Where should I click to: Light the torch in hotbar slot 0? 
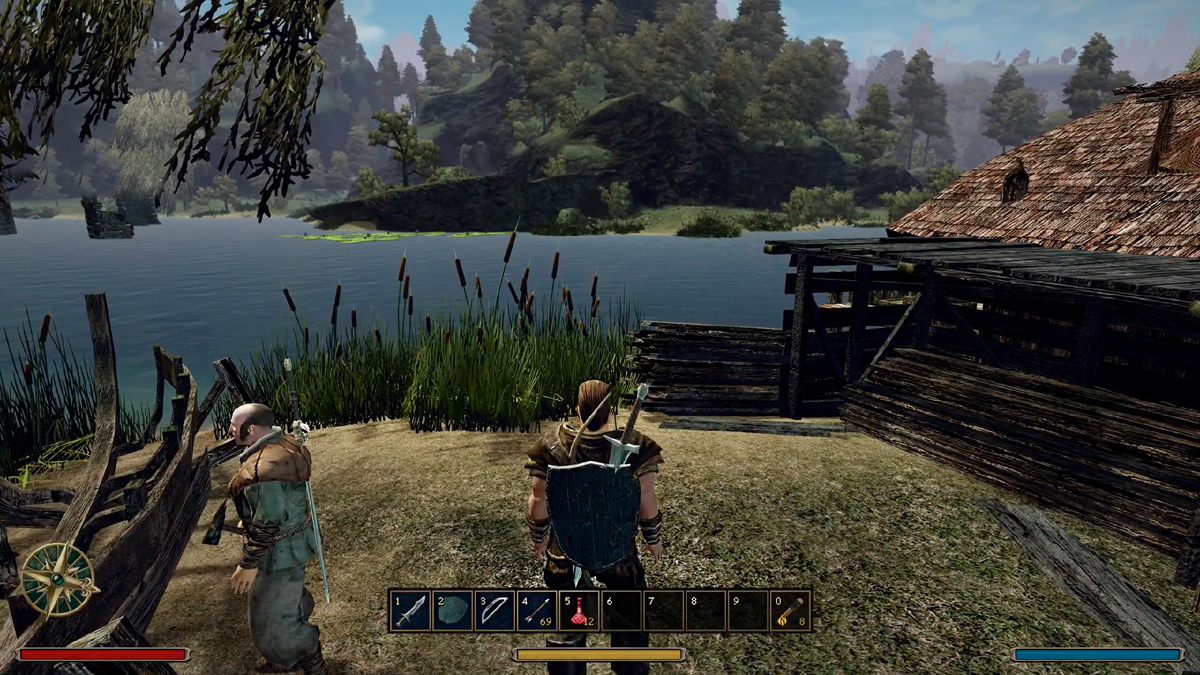(790, 610)
